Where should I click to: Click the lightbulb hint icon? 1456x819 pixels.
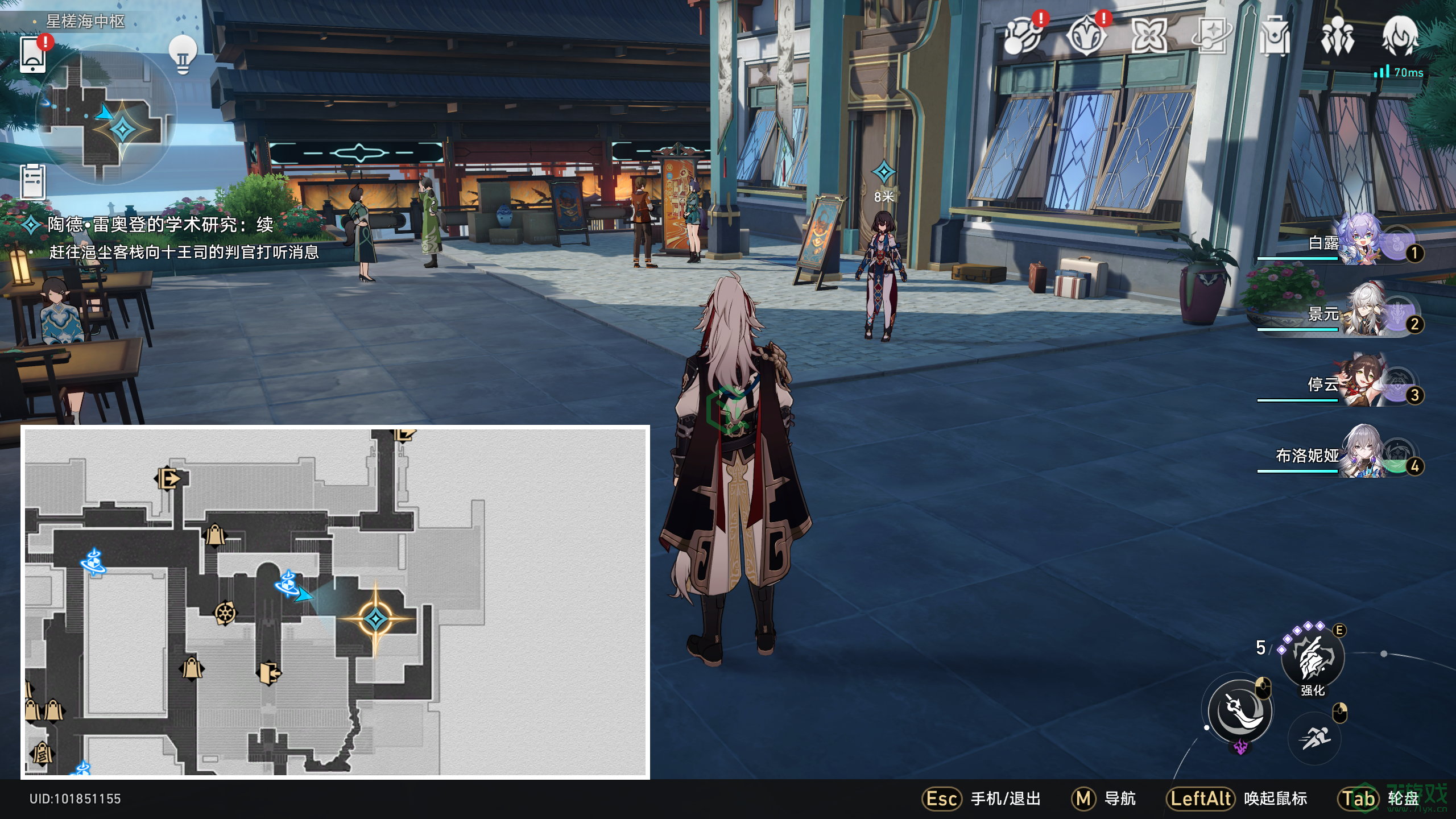point(183,55)
